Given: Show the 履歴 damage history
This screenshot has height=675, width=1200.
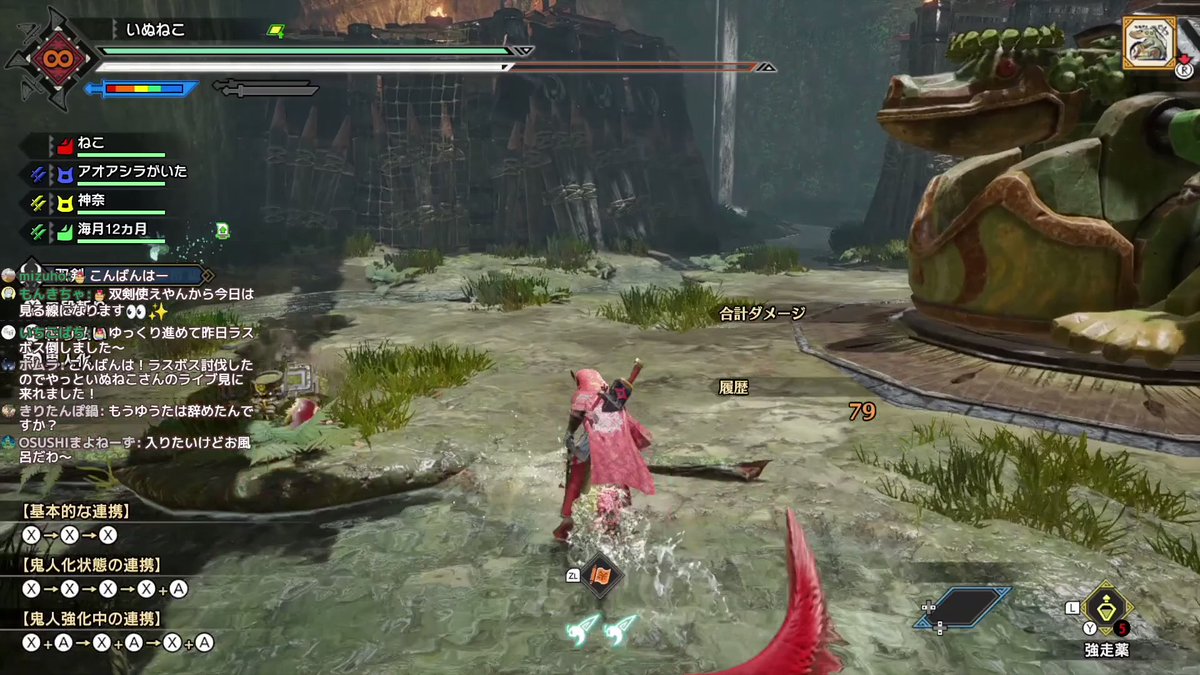Looking at the screenshot, I should (x=735, y=385).
